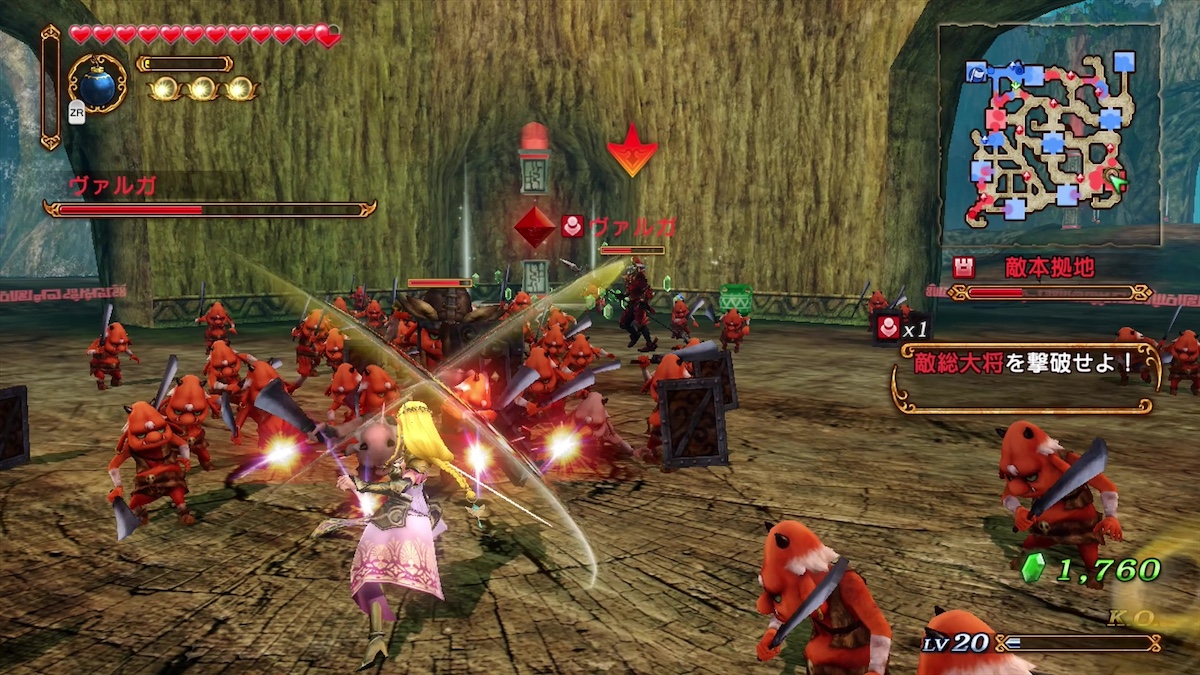Viewport: 1200px width, 675px height.
Task: Select the red Volga target marker
Action: tap(534, 227)
